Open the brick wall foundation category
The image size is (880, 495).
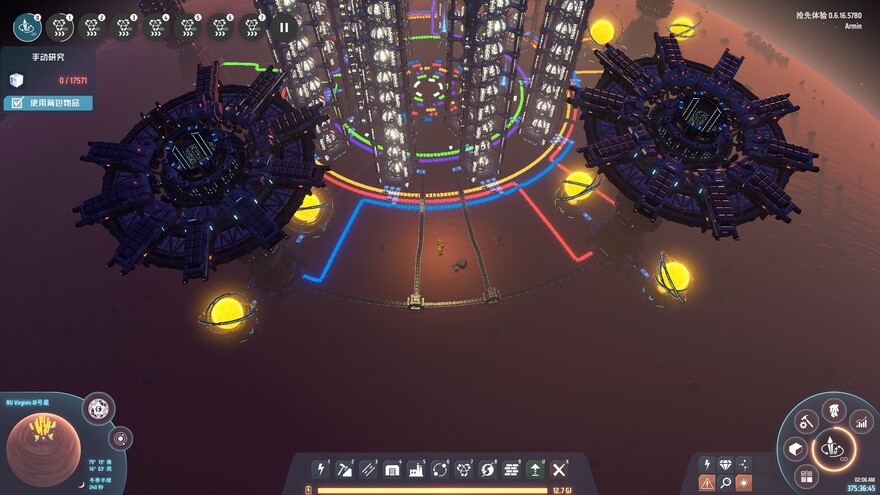pyautogui.click(x=512, y=469)
